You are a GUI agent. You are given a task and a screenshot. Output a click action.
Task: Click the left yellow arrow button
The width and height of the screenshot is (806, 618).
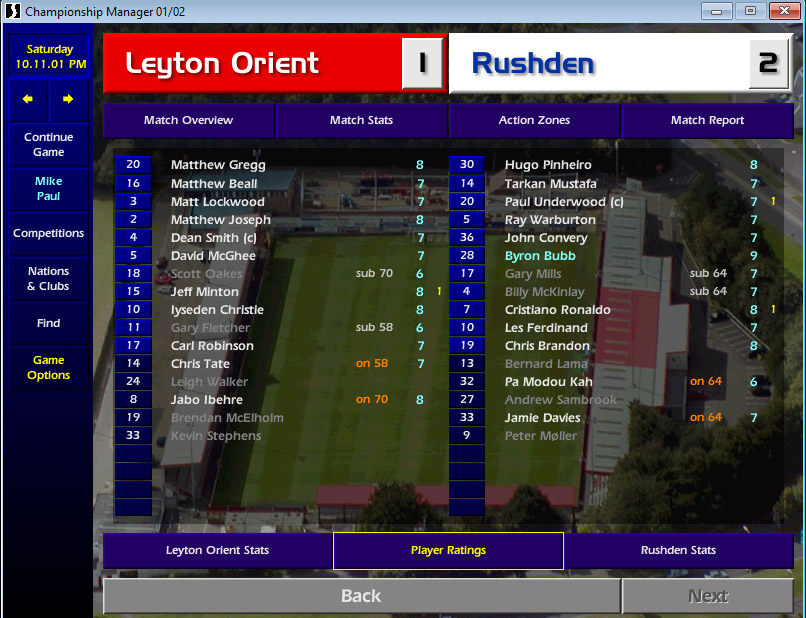[29, 99]
